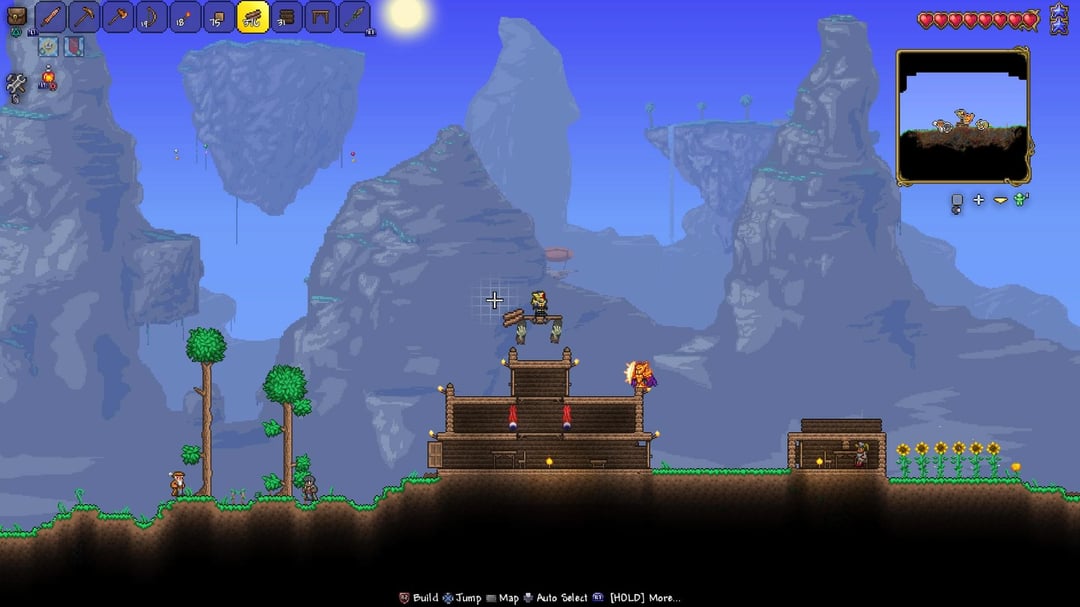
Task: Click the campfire buff icon
Action: coord(47,79)
